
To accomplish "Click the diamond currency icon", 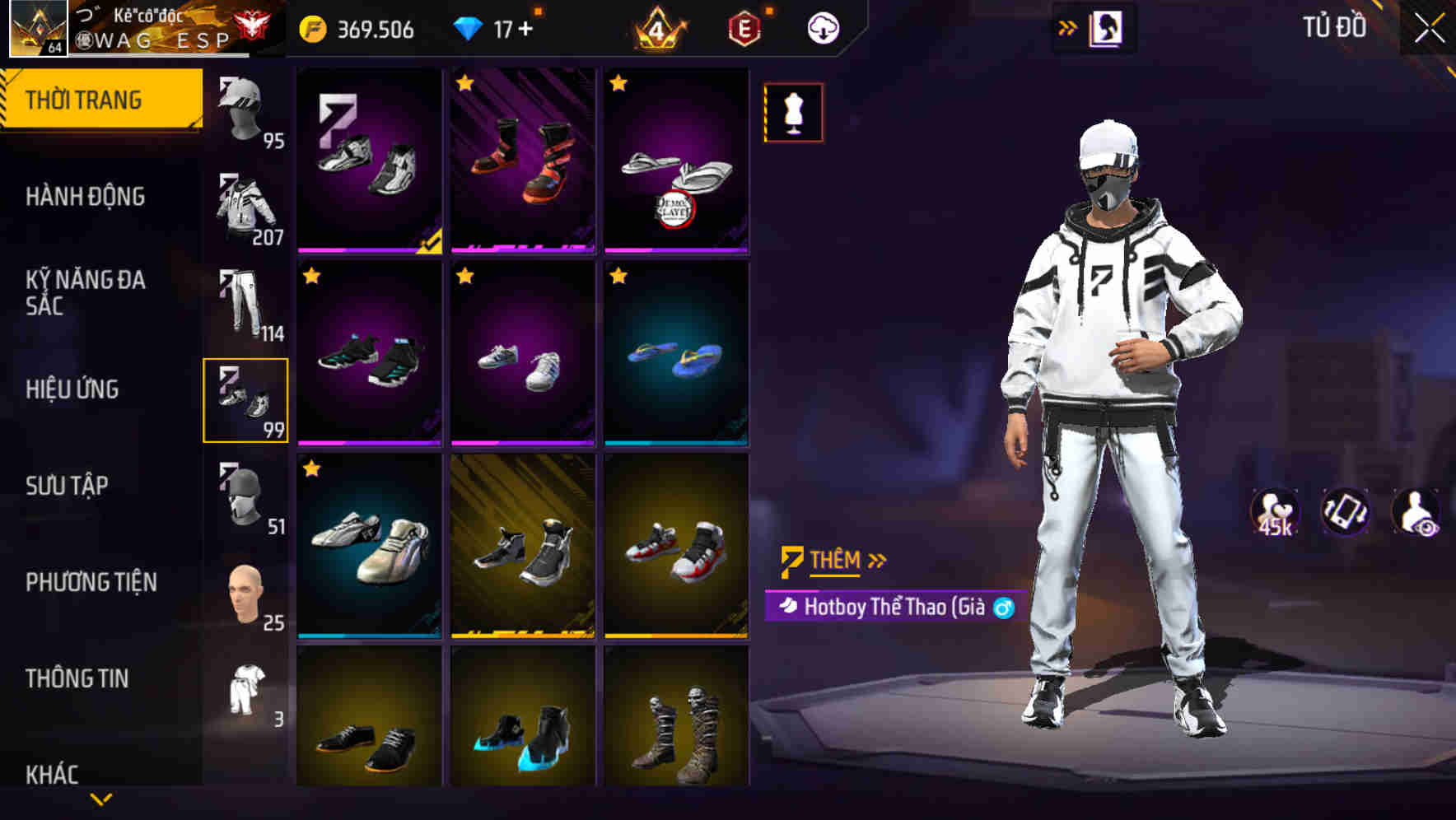I will (x=469, y=27).
